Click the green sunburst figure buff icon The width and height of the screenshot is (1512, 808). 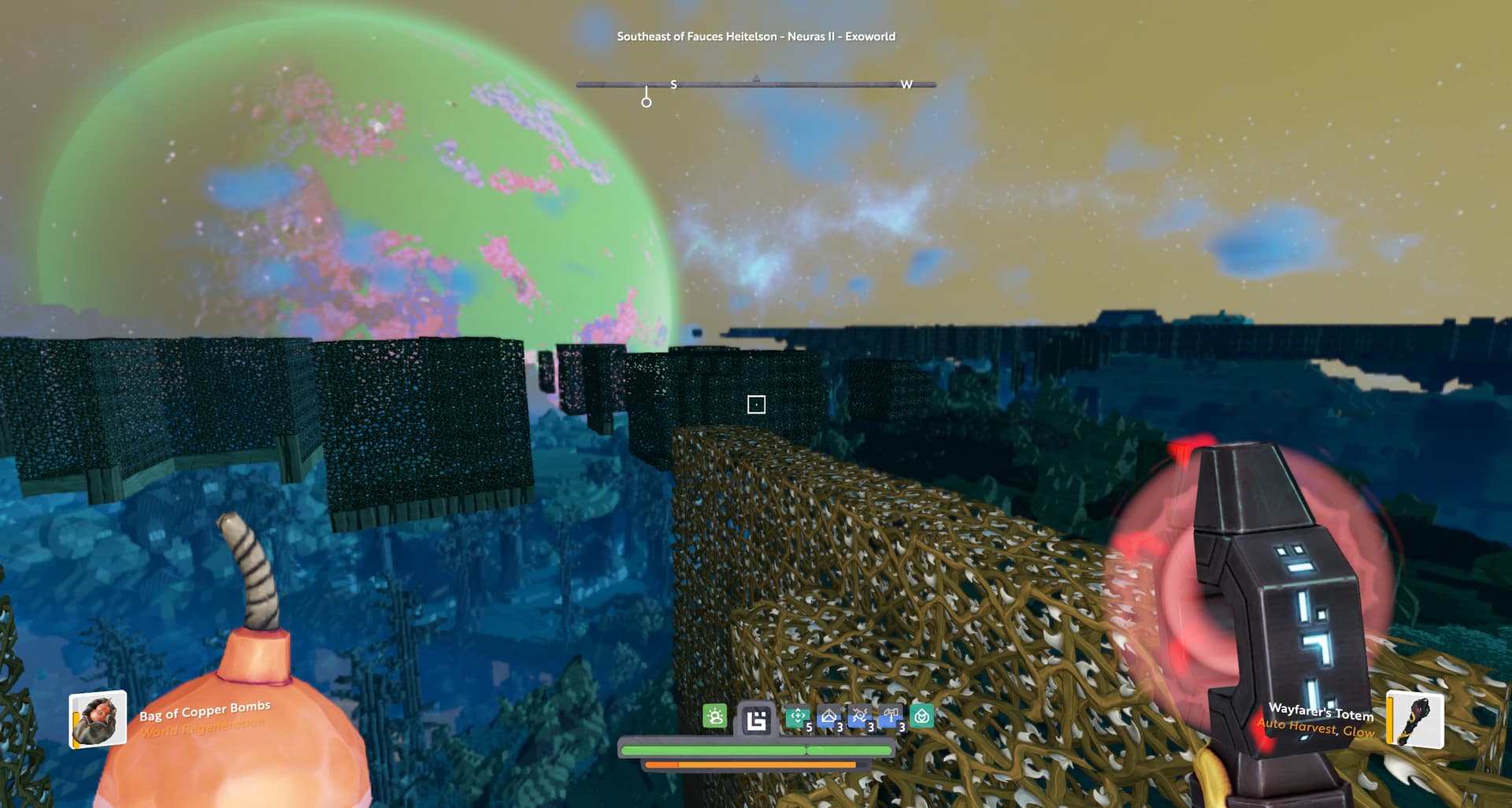pyautogui.click(x=715, y=717)
